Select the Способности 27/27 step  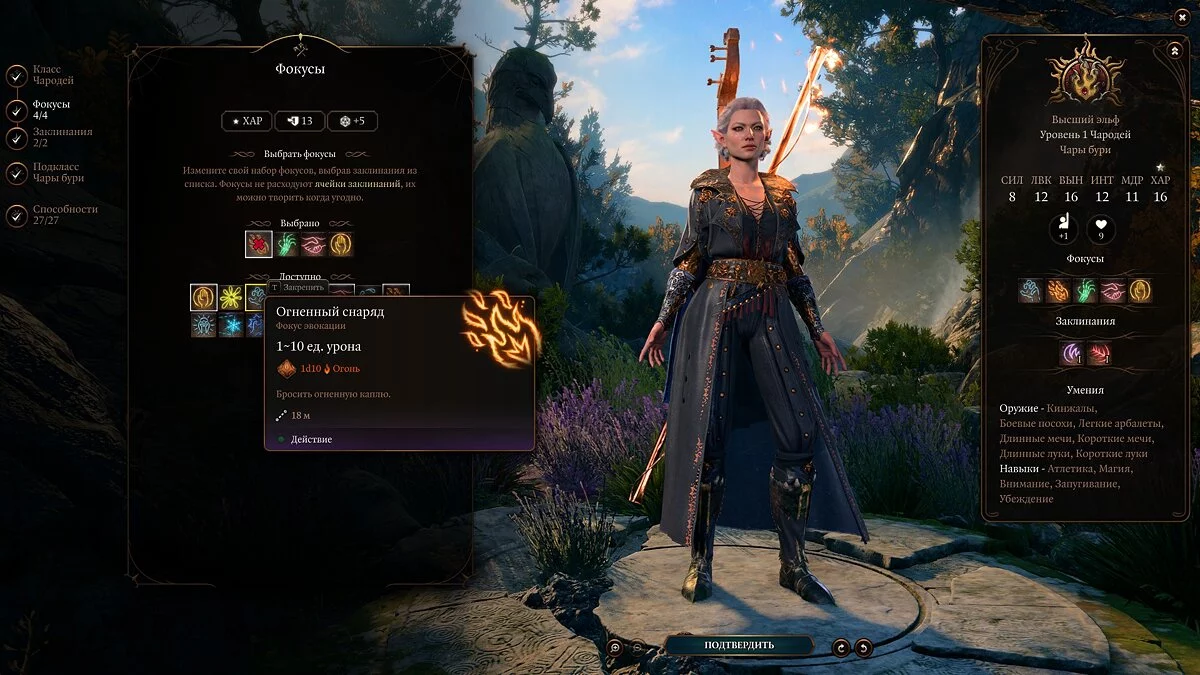[x=17, y=215]
